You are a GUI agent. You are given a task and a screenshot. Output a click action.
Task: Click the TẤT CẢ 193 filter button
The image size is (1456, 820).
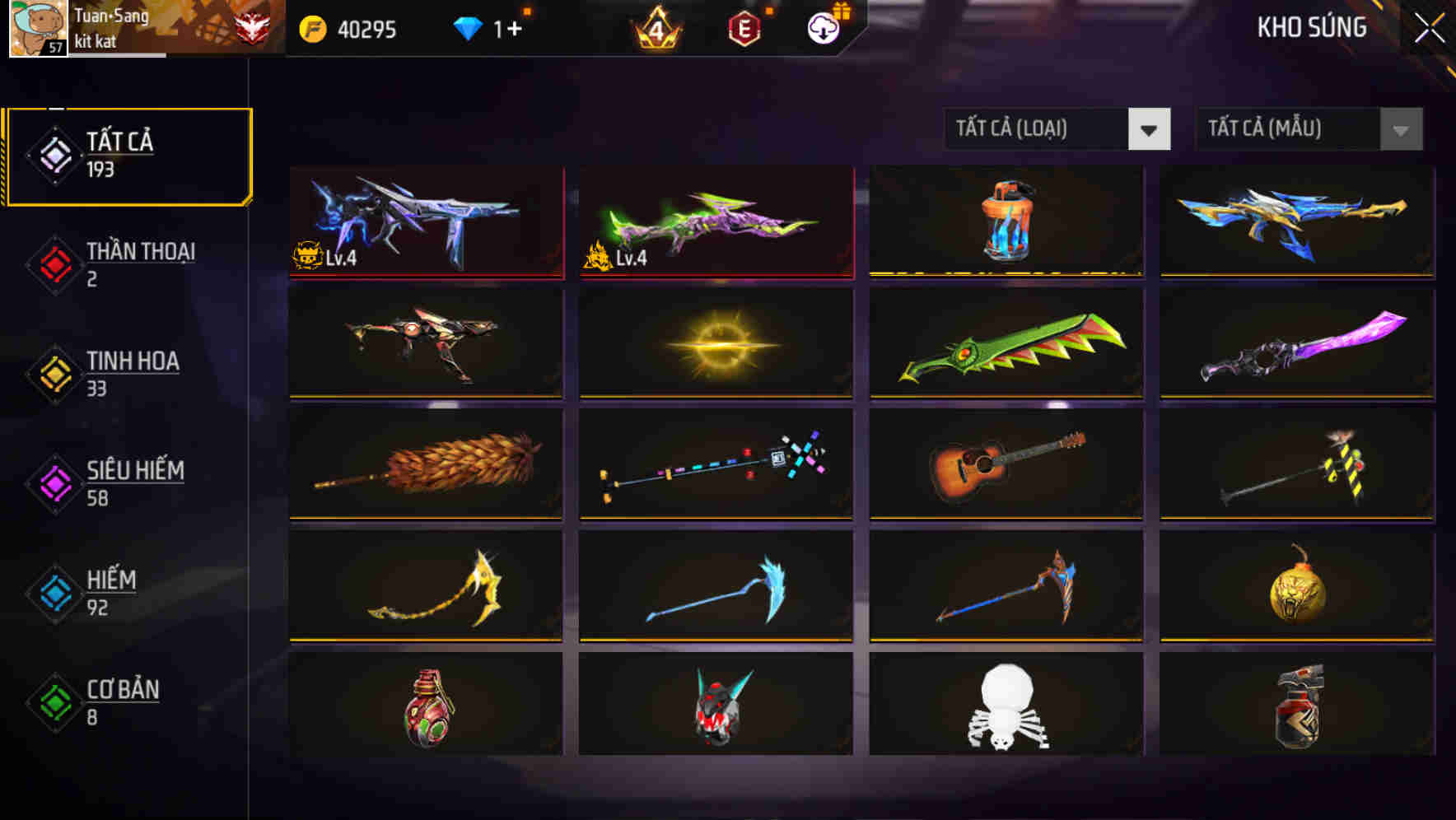[x=128, y=153]
